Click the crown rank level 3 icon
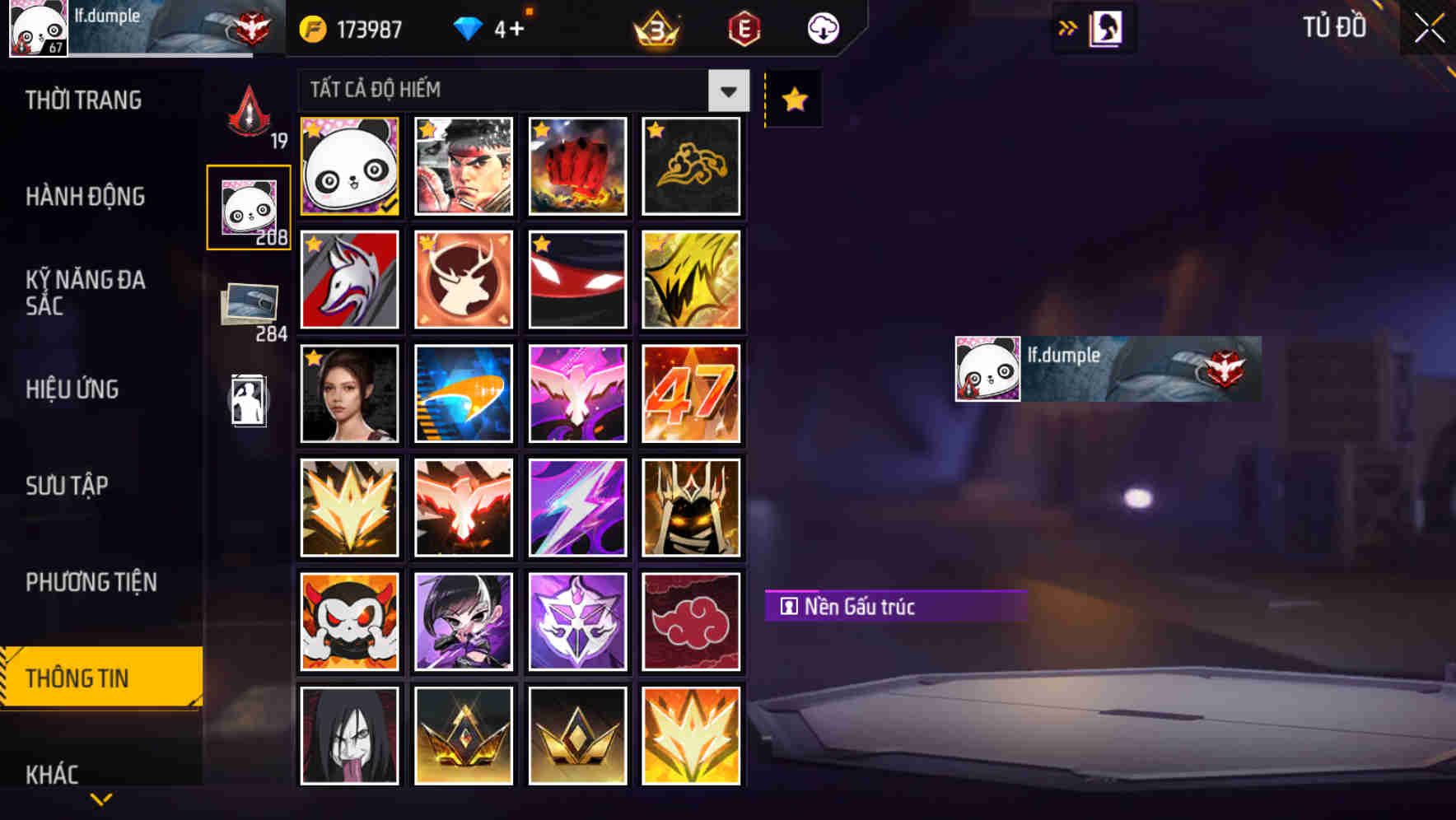 [653, 28]
